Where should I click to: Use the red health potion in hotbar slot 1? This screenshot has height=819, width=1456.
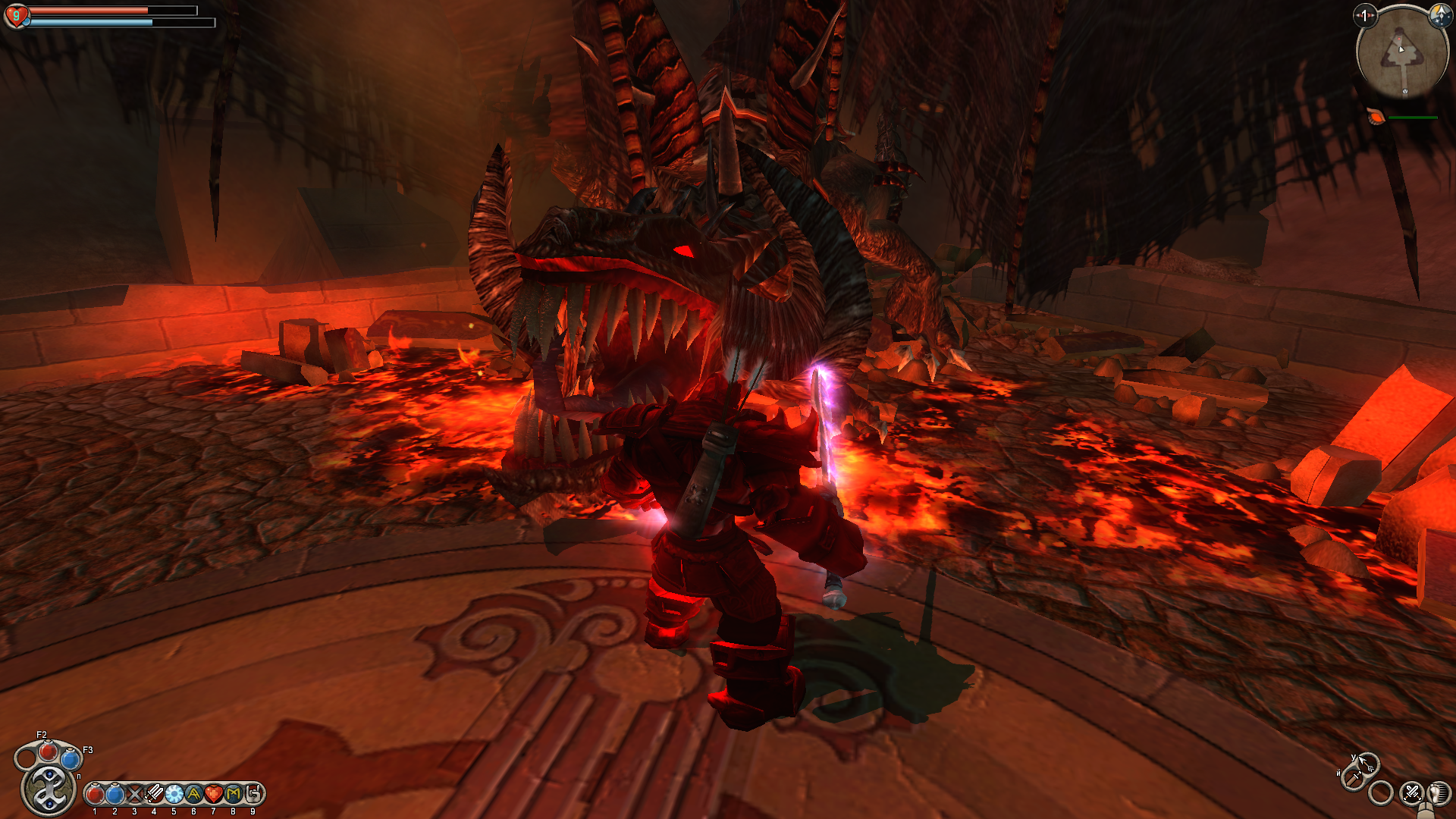(x=95, y=794)
